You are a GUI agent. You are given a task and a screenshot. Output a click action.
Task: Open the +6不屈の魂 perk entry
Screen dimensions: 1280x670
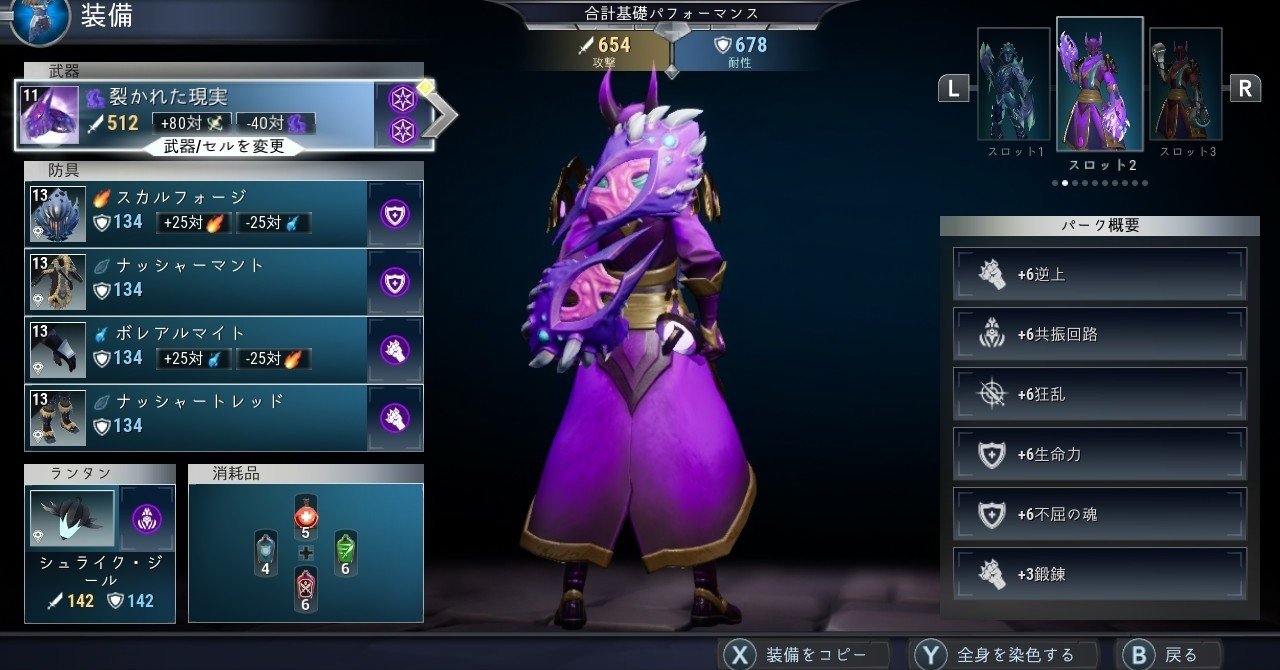click(x=1100, y=514)
